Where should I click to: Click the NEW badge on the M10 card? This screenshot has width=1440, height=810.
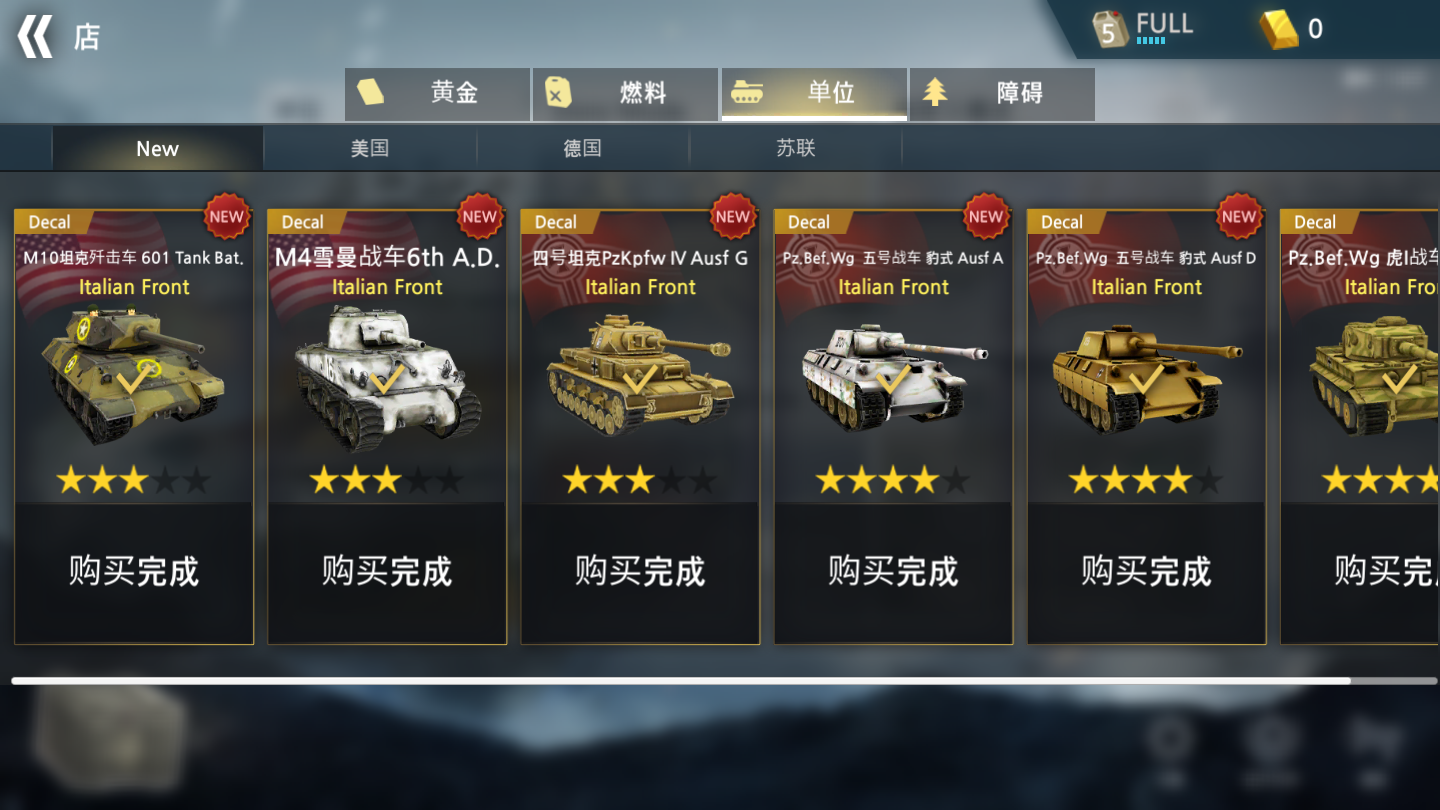[x=227, y=217]
